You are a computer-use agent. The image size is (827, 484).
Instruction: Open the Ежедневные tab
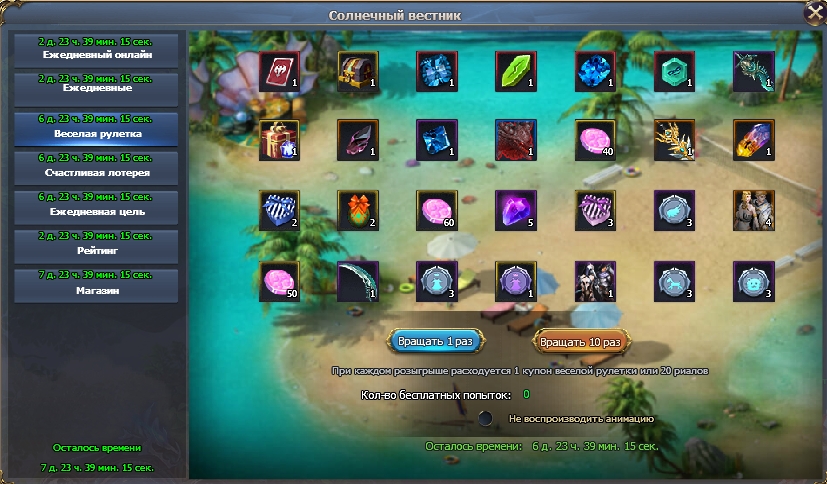tap(96, 88)
